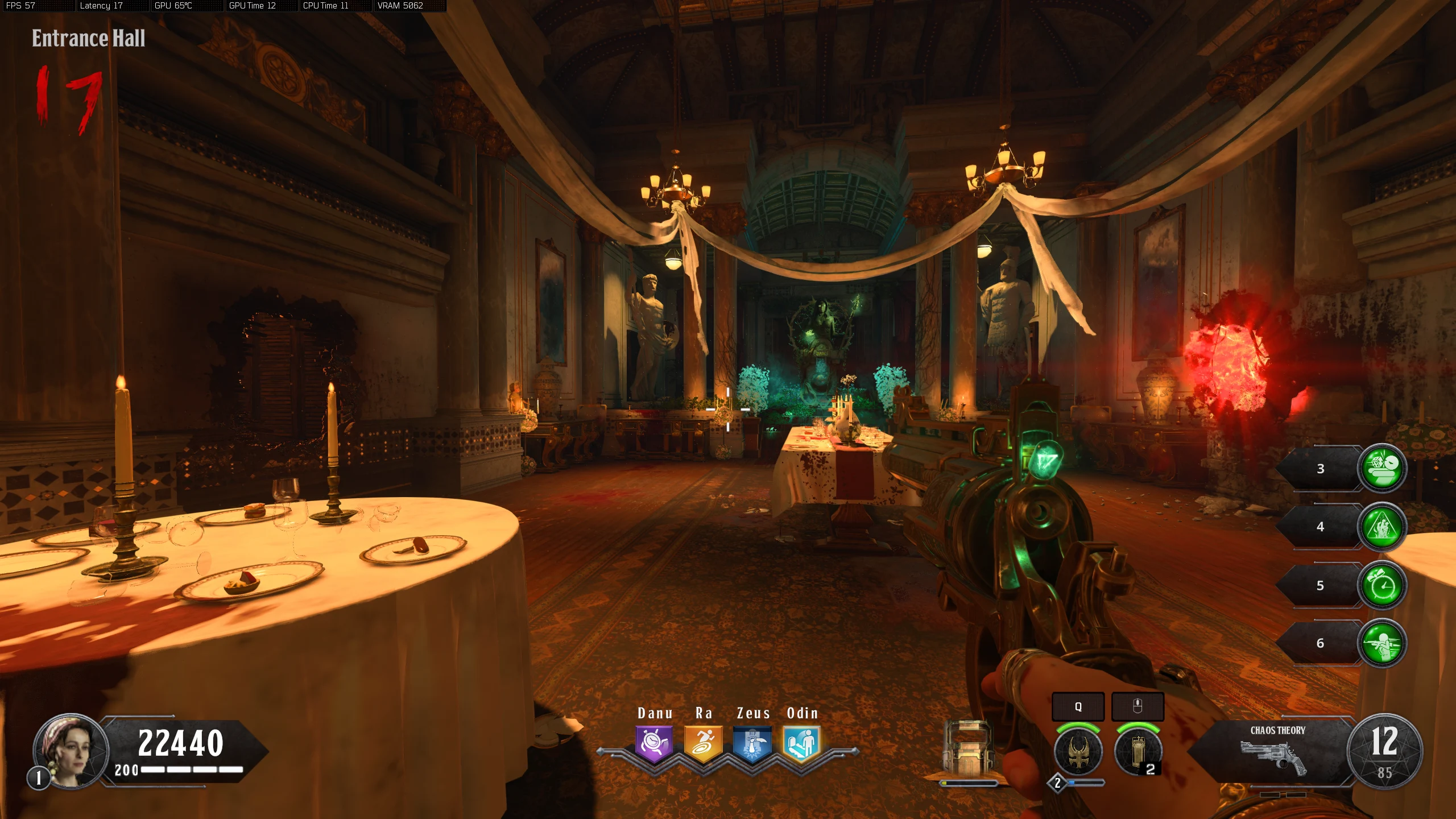1456x819 pixels.
Task: Use the dice elixir in slot 3
Action: point(1382,468)
